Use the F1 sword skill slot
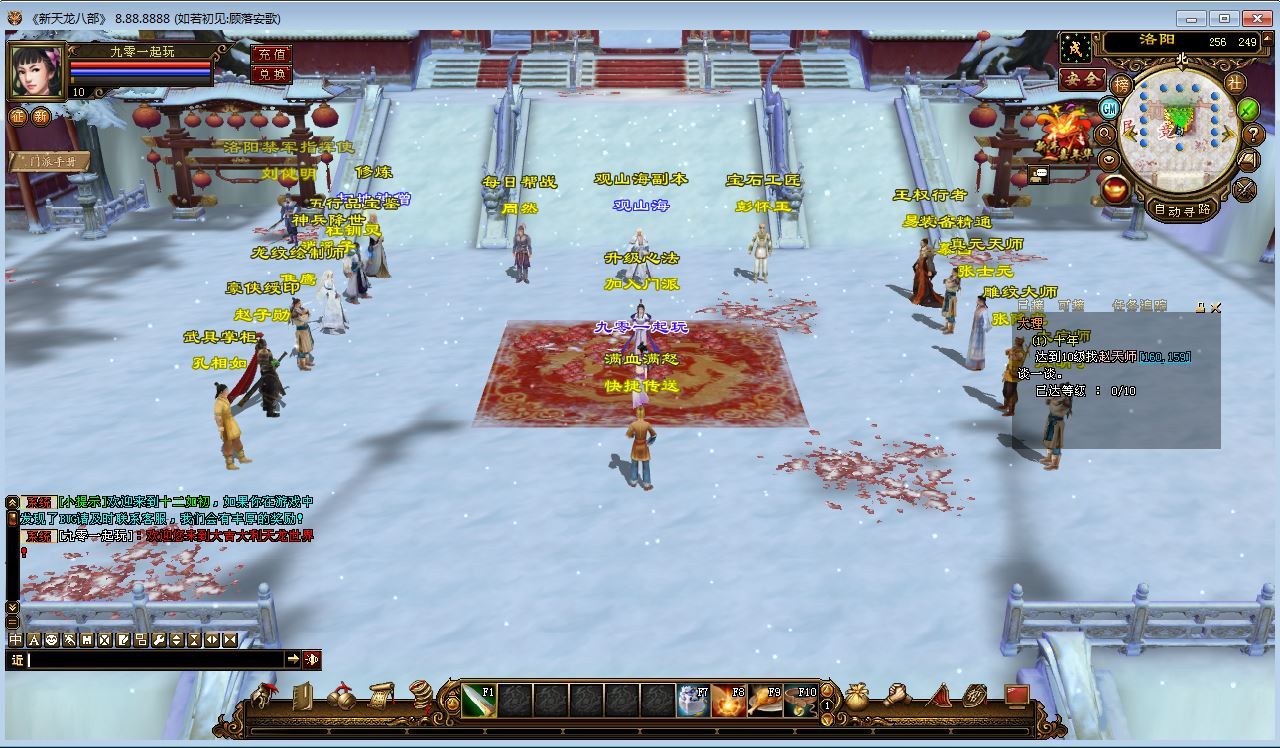1280x748 pixels. pos(479,701)
